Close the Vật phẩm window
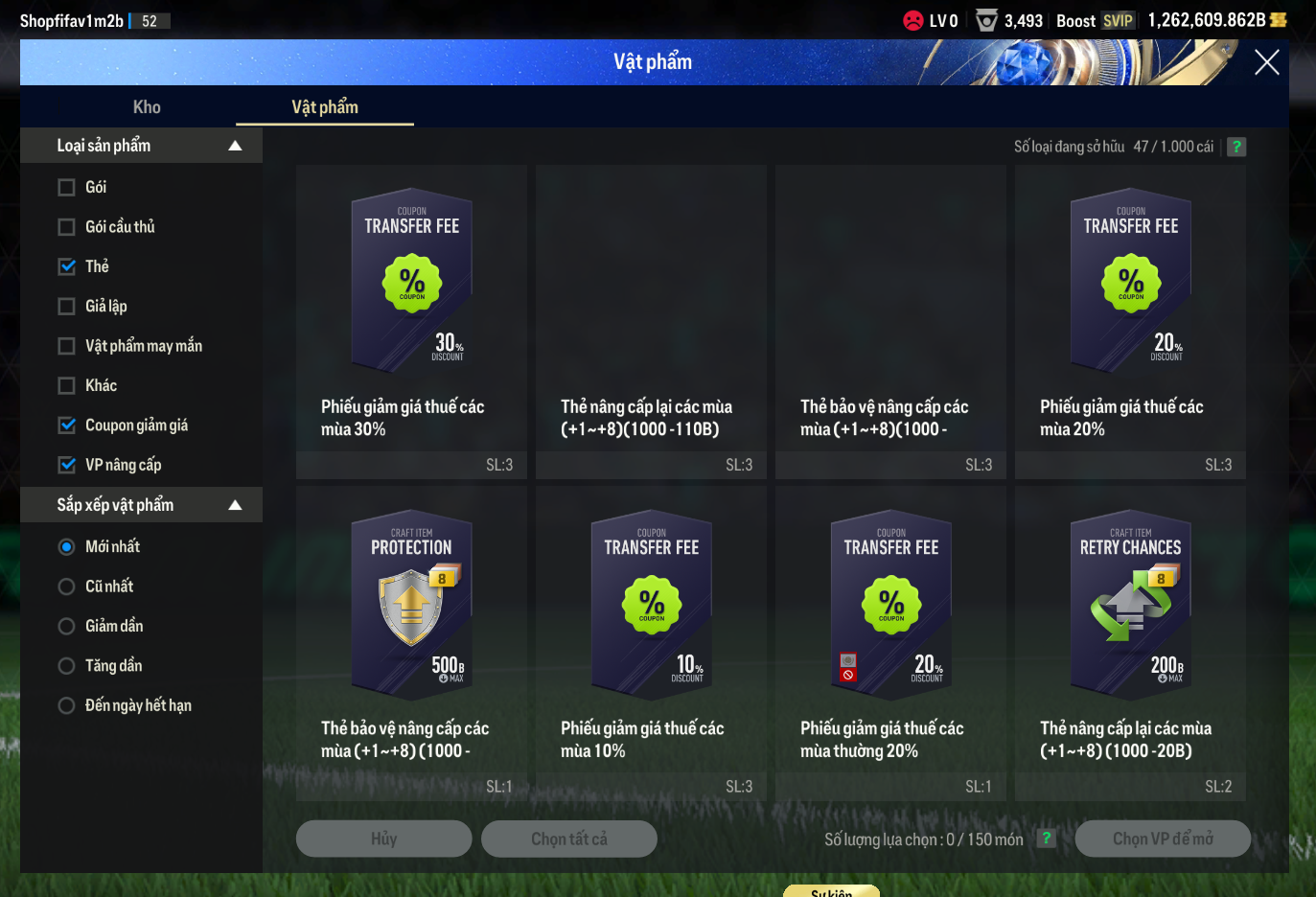 [1266, 63]
